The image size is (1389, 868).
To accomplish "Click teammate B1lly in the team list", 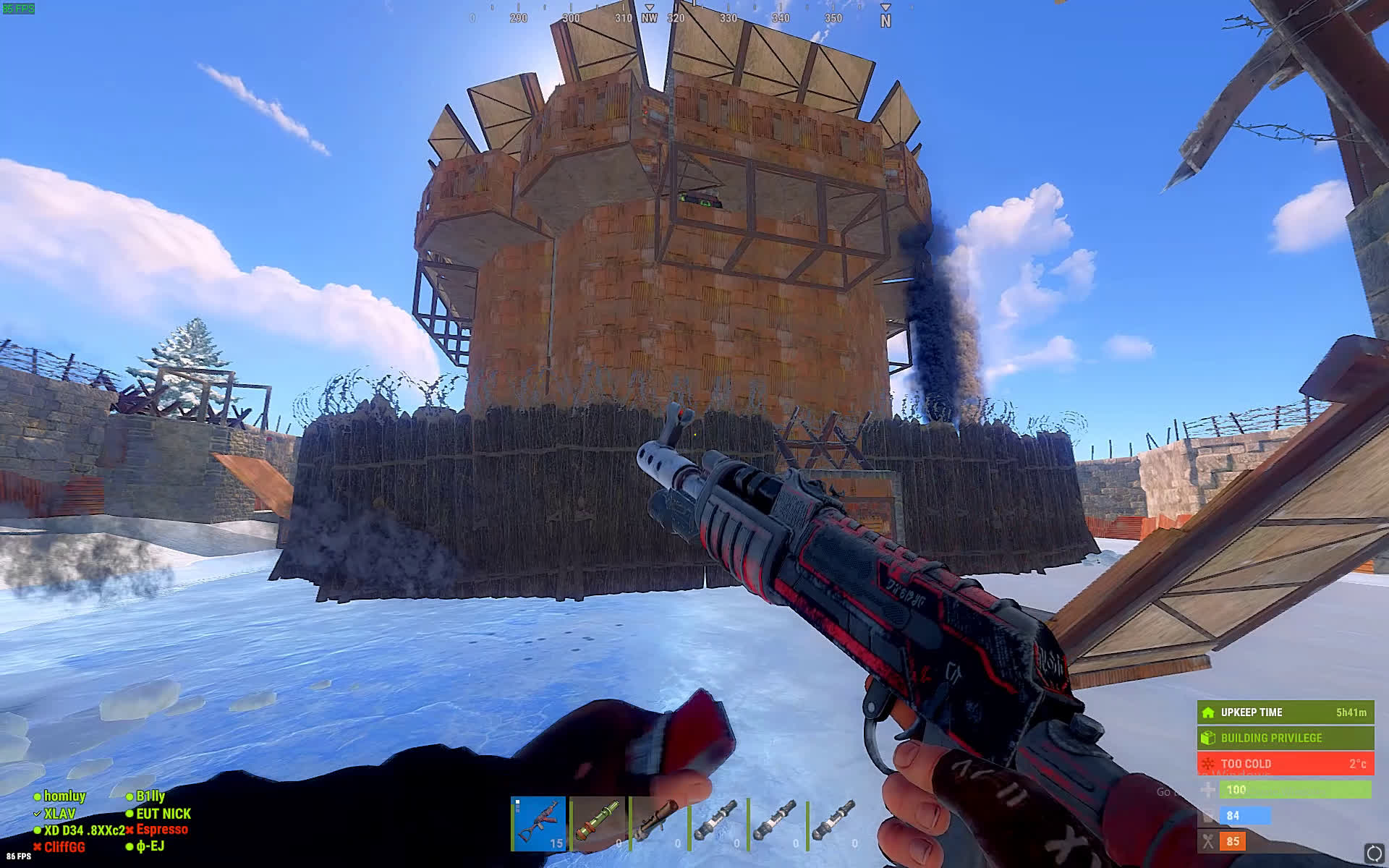I will click(150, 796).
